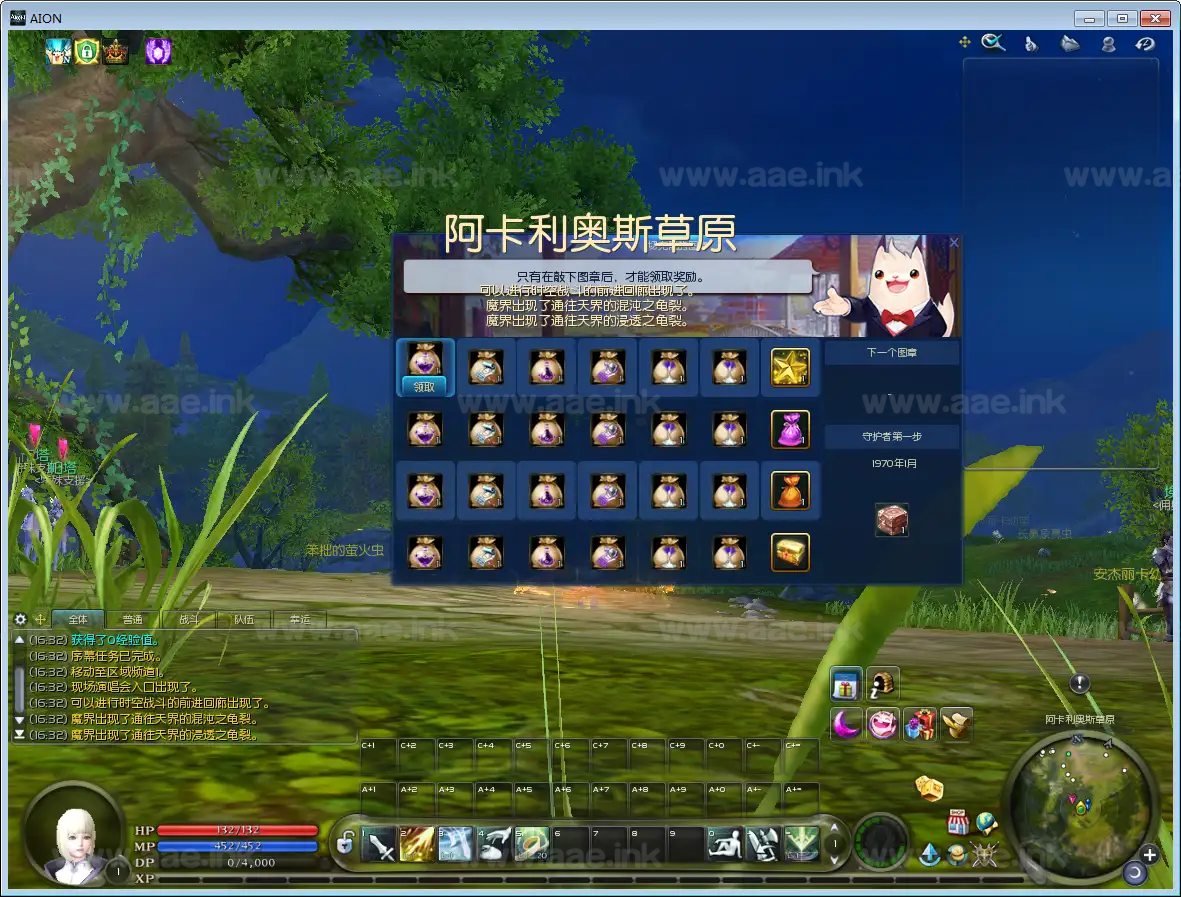Select the purple pouch reward slot

tap(790, 429)
